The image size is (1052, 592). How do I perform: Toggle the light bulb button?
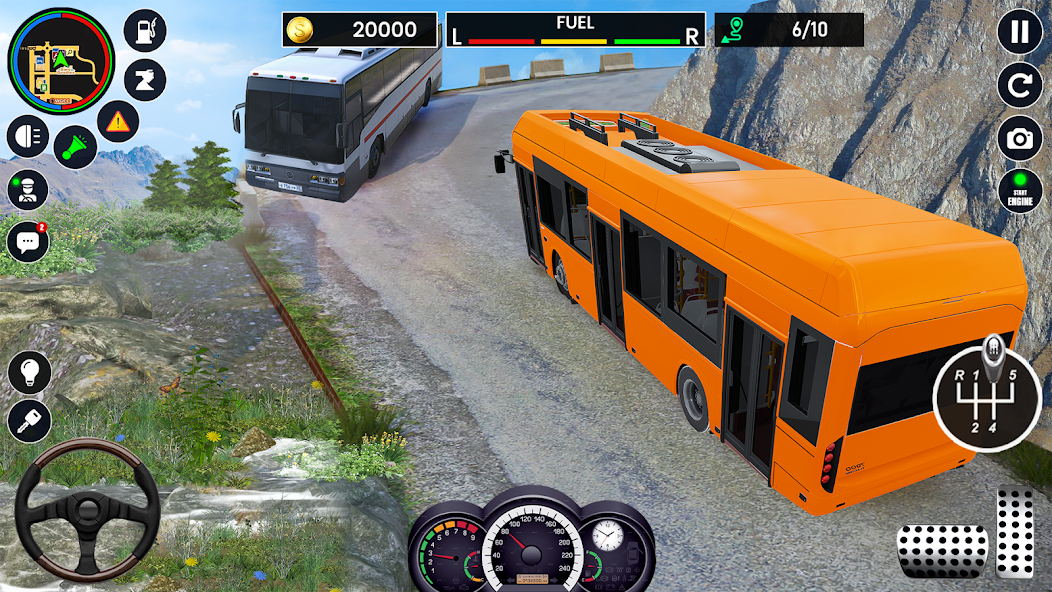(x=29, y=372)
